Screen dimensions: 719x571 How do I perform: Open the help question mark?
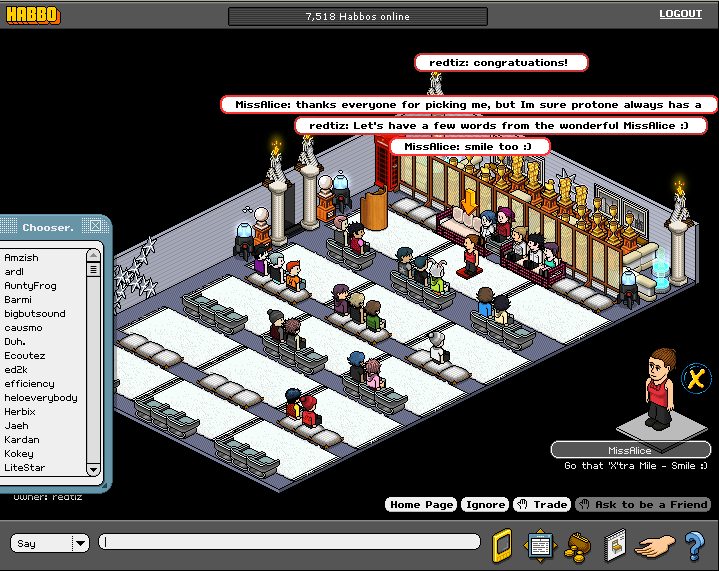click(x=694, y=545)
